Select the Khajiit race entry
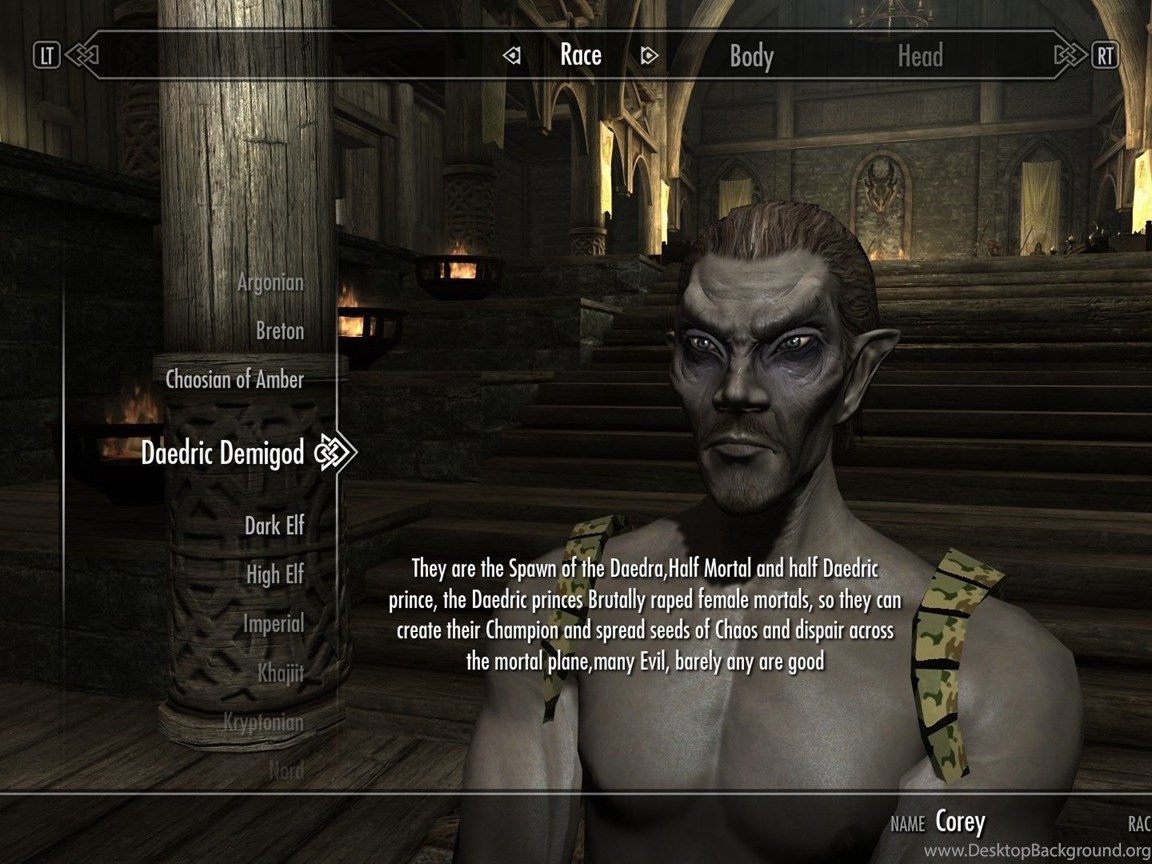This screenshot has width=1152, height=864. point(280,673)
